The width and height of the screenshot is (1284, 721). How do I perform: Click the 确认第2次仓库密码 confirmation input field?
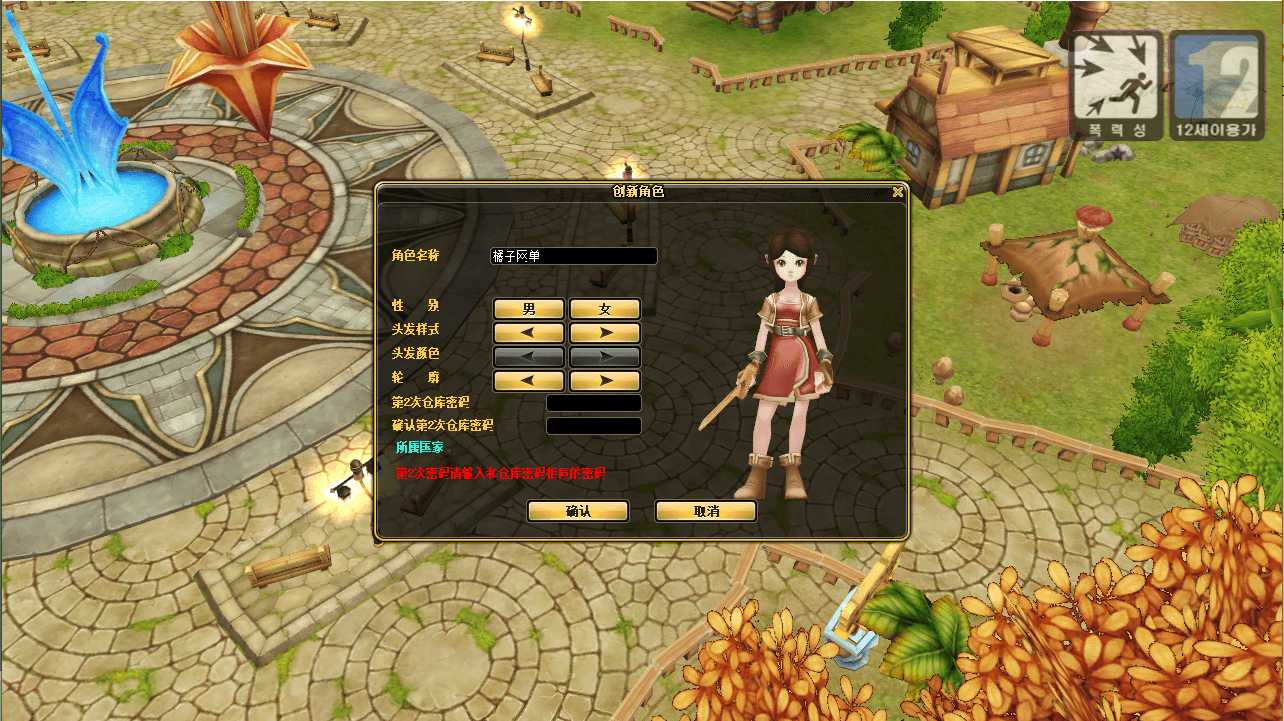[x=593, y=424]
